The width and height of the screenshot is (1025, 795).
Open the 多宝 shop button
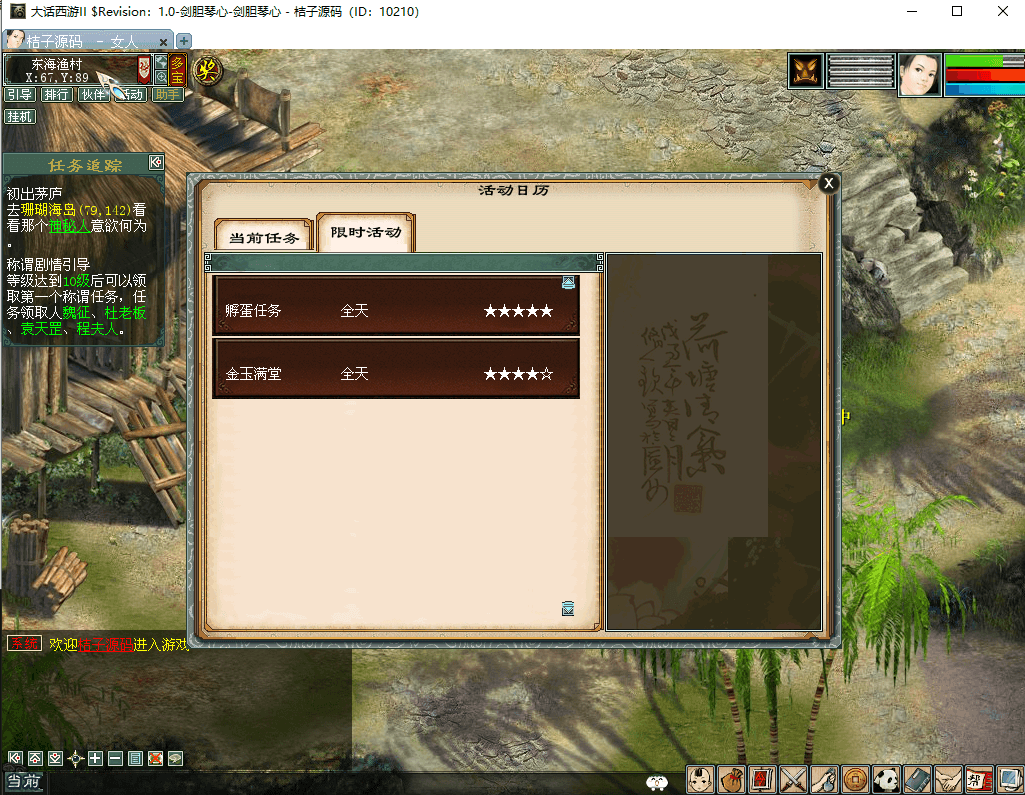tap(177, 69)
